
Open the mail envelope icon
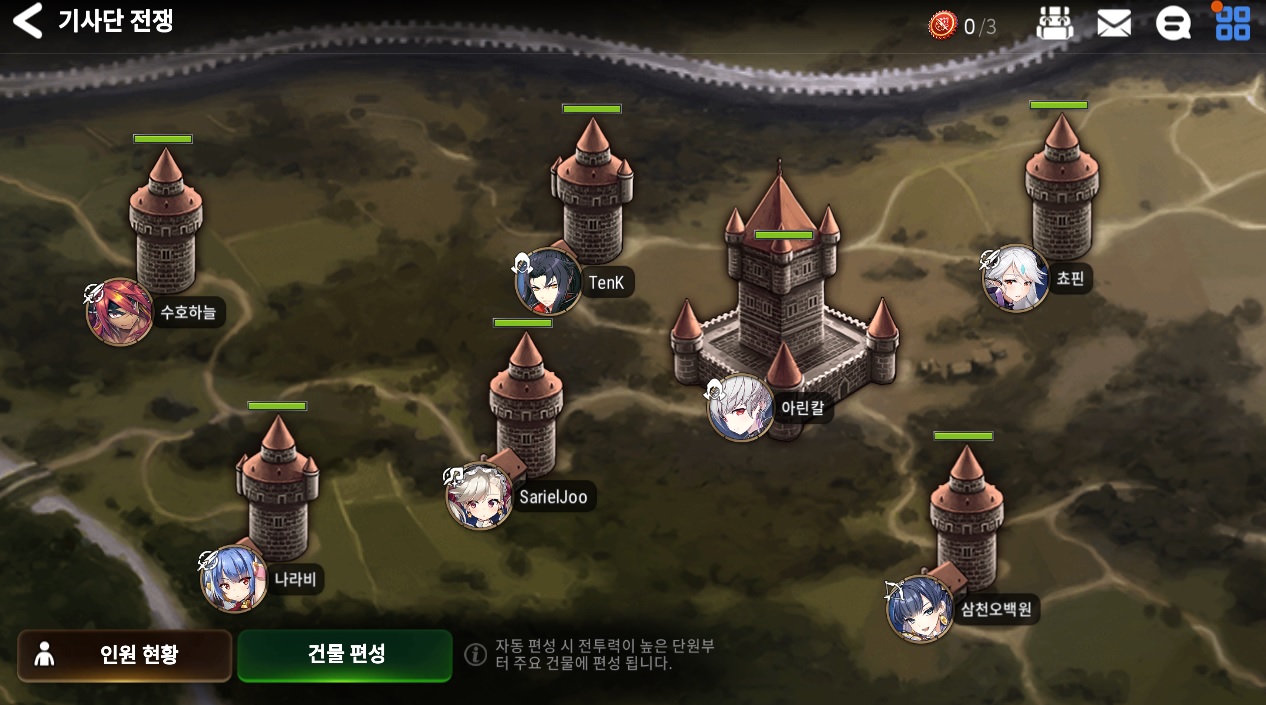tap(1113, 24)
